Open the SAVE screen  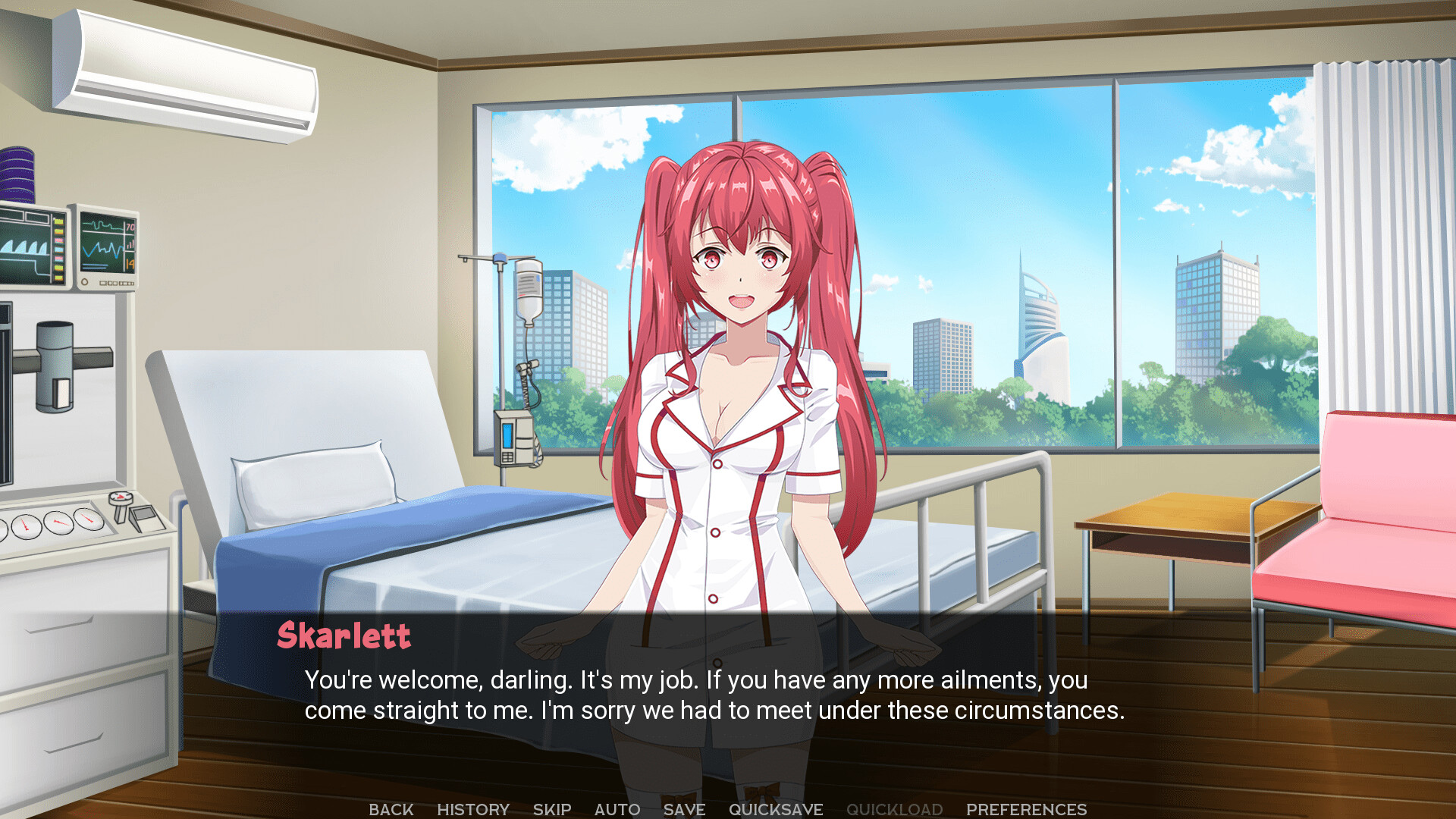[x=683, y=808]
